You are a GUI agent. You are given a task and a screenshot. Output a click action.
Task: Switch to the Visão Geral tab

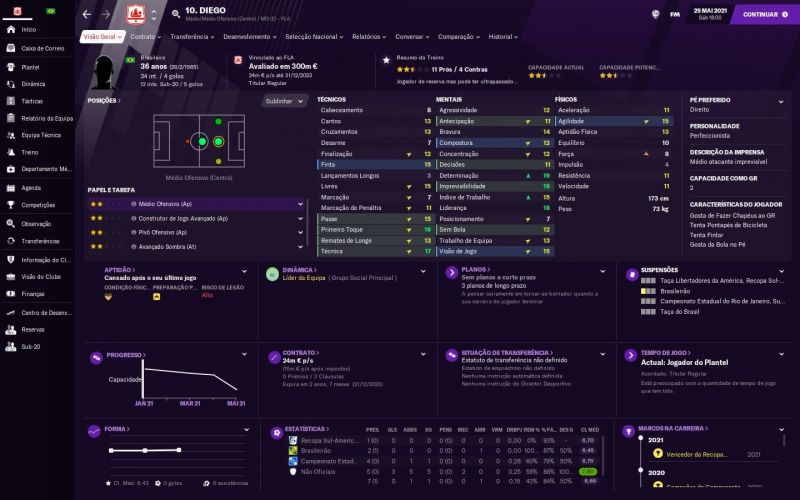pos(101,36)
